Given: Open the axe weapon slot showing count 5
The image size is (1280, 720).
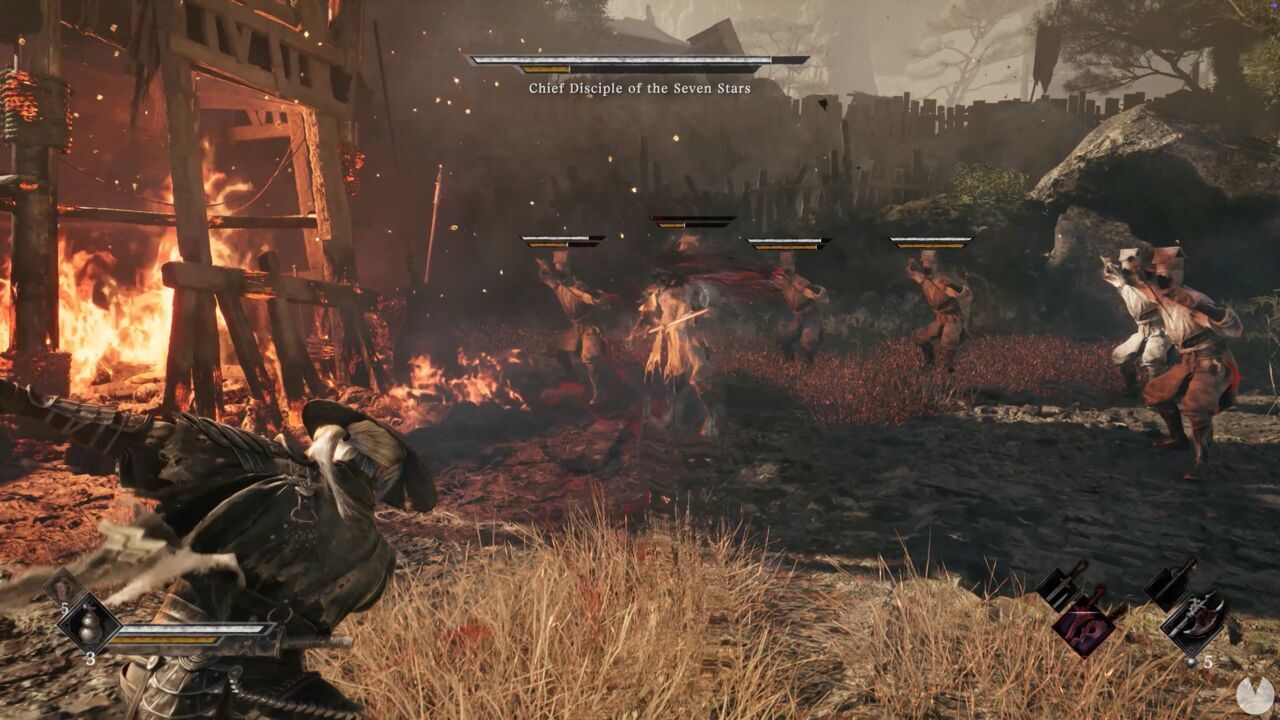Looking at the screenshot, I should click(1193, 622).
